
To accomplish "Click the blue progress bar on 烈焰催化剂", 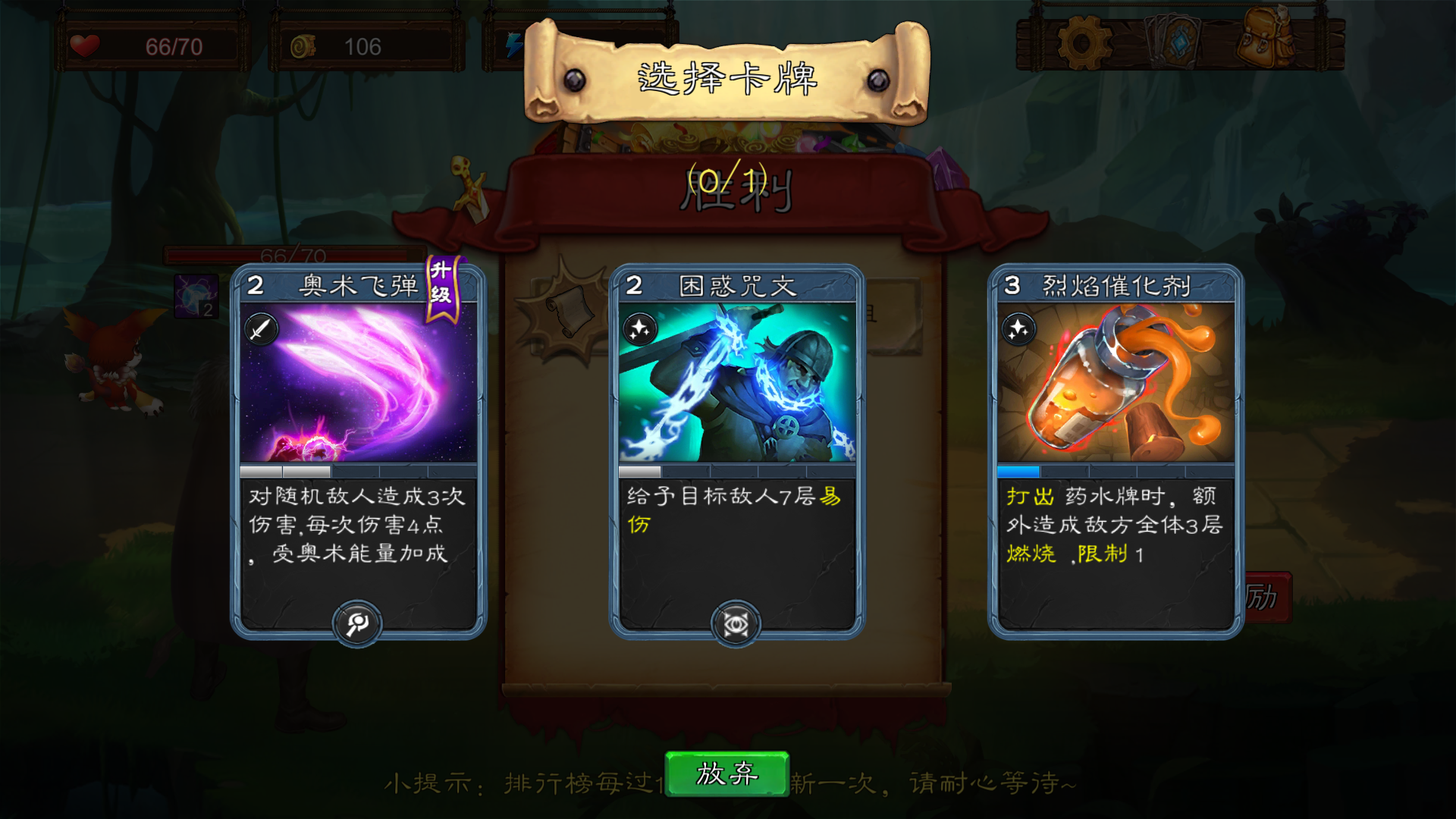I will (1020, 473).
